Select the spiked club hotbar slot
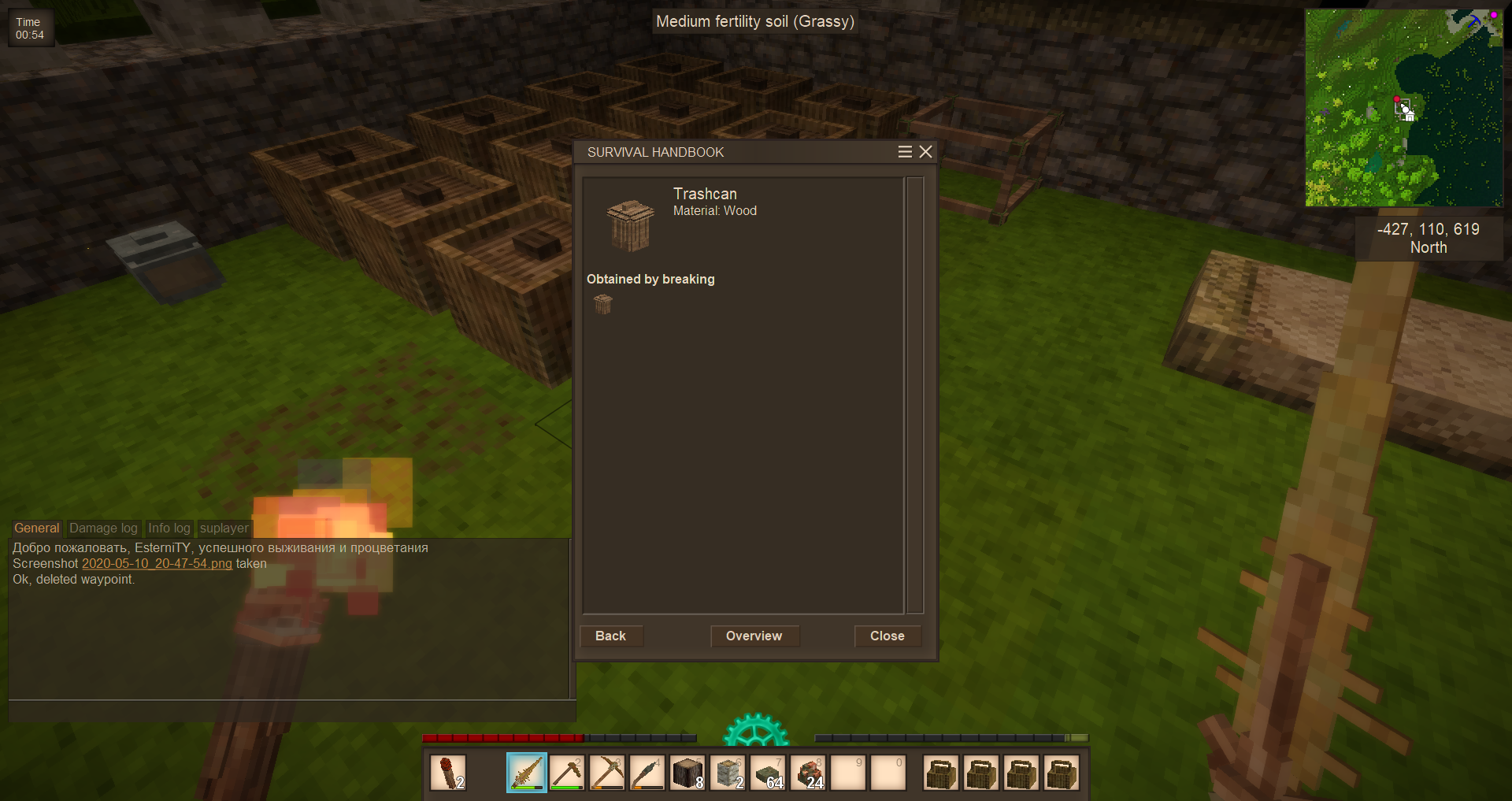The width and height of the screenshot is (1512, 801). tap(527, 773)
